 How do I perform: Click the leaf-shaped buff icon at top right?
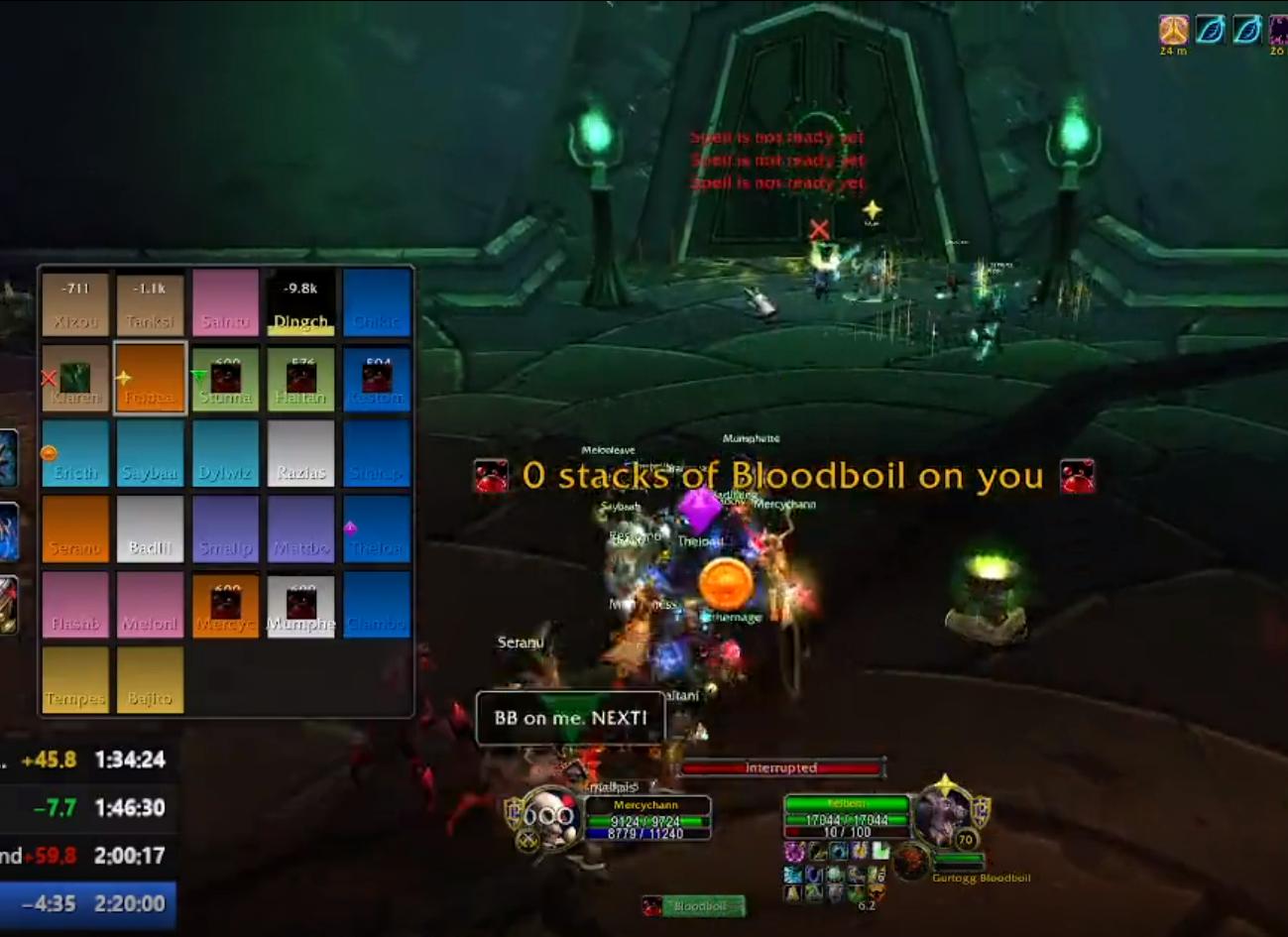pyautogui.click(x=1210, y=29)
